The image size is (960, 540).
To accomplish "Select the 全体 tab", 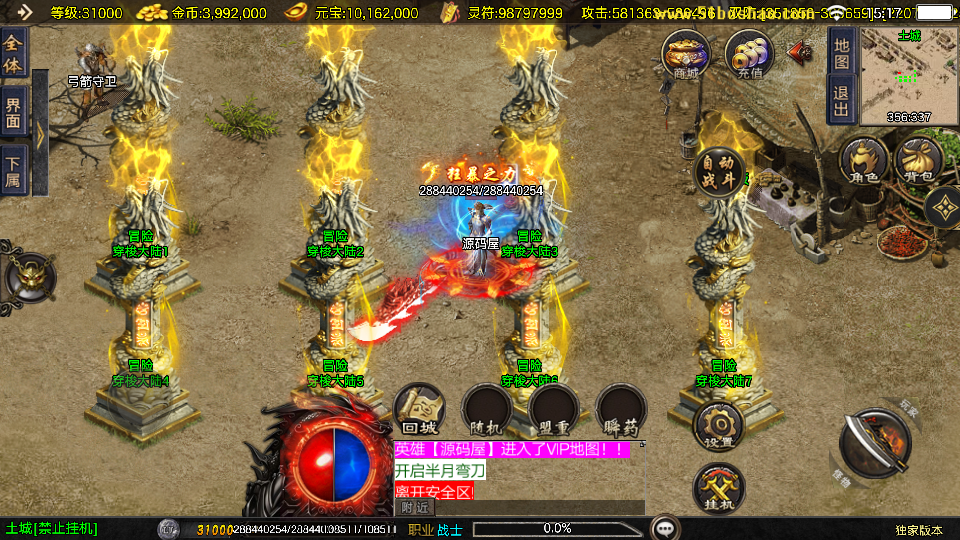I will 13,49.
